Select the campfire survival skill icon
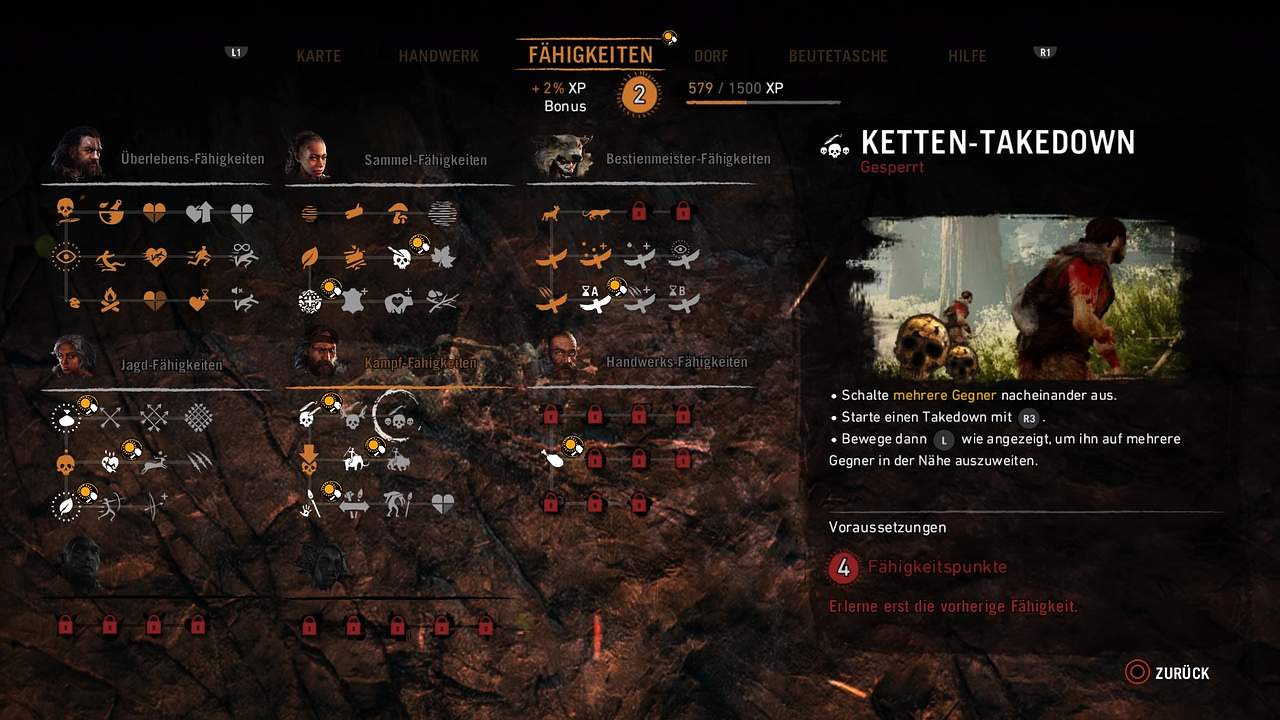The height and width of the screenshot is (720, 1280). pos(110,300)
